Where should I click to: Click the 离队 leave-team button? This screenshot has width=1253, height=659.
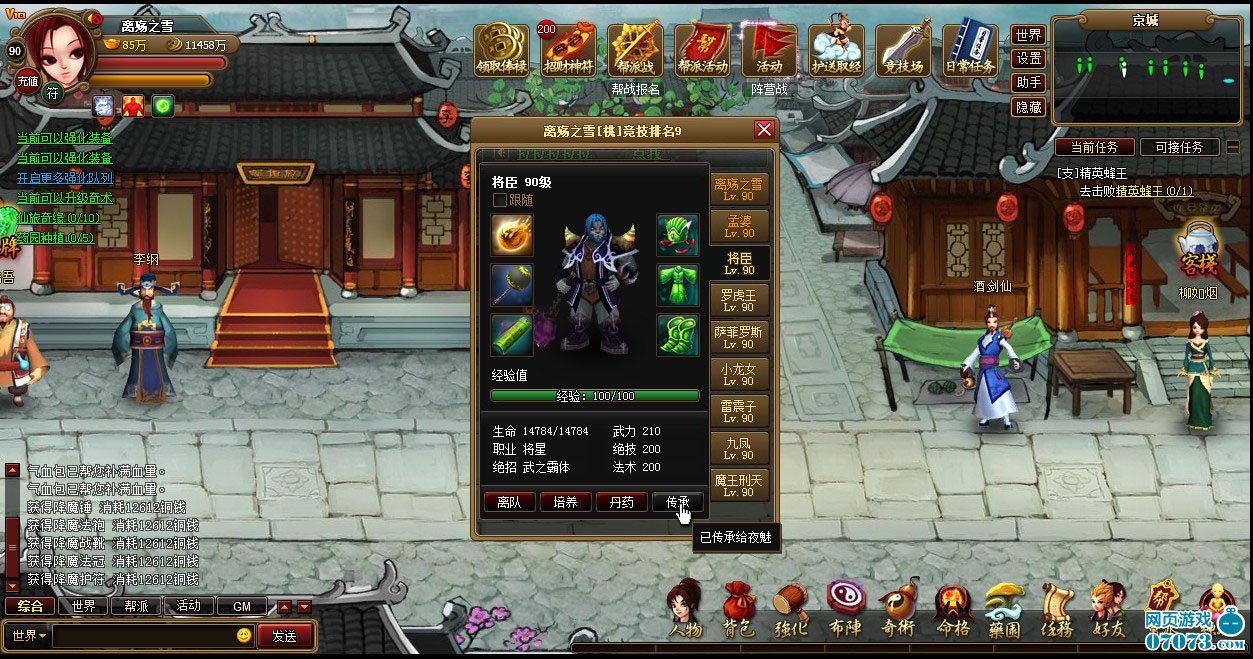(509, 502)
